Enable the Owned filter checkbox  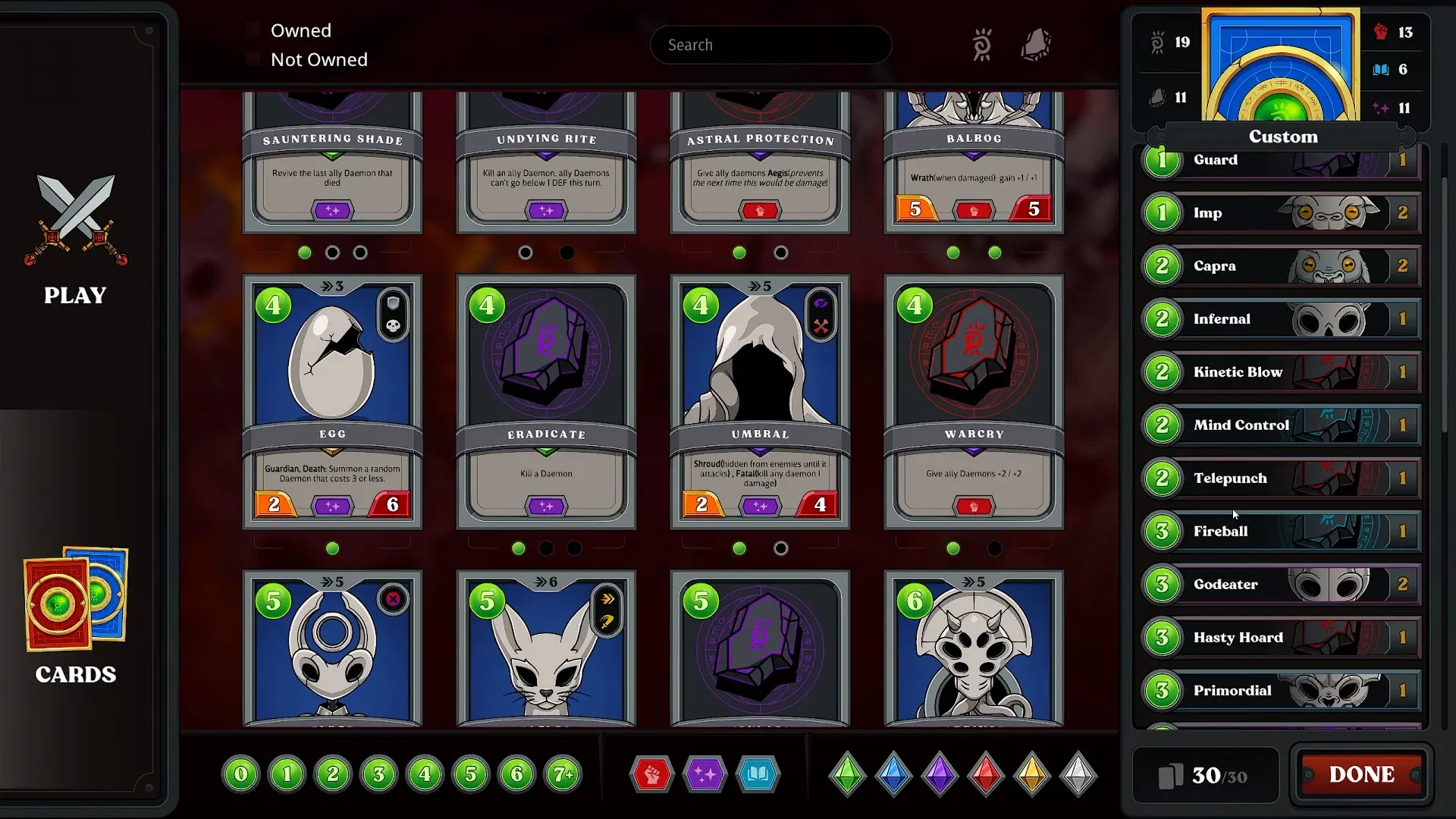pos(253,28)
